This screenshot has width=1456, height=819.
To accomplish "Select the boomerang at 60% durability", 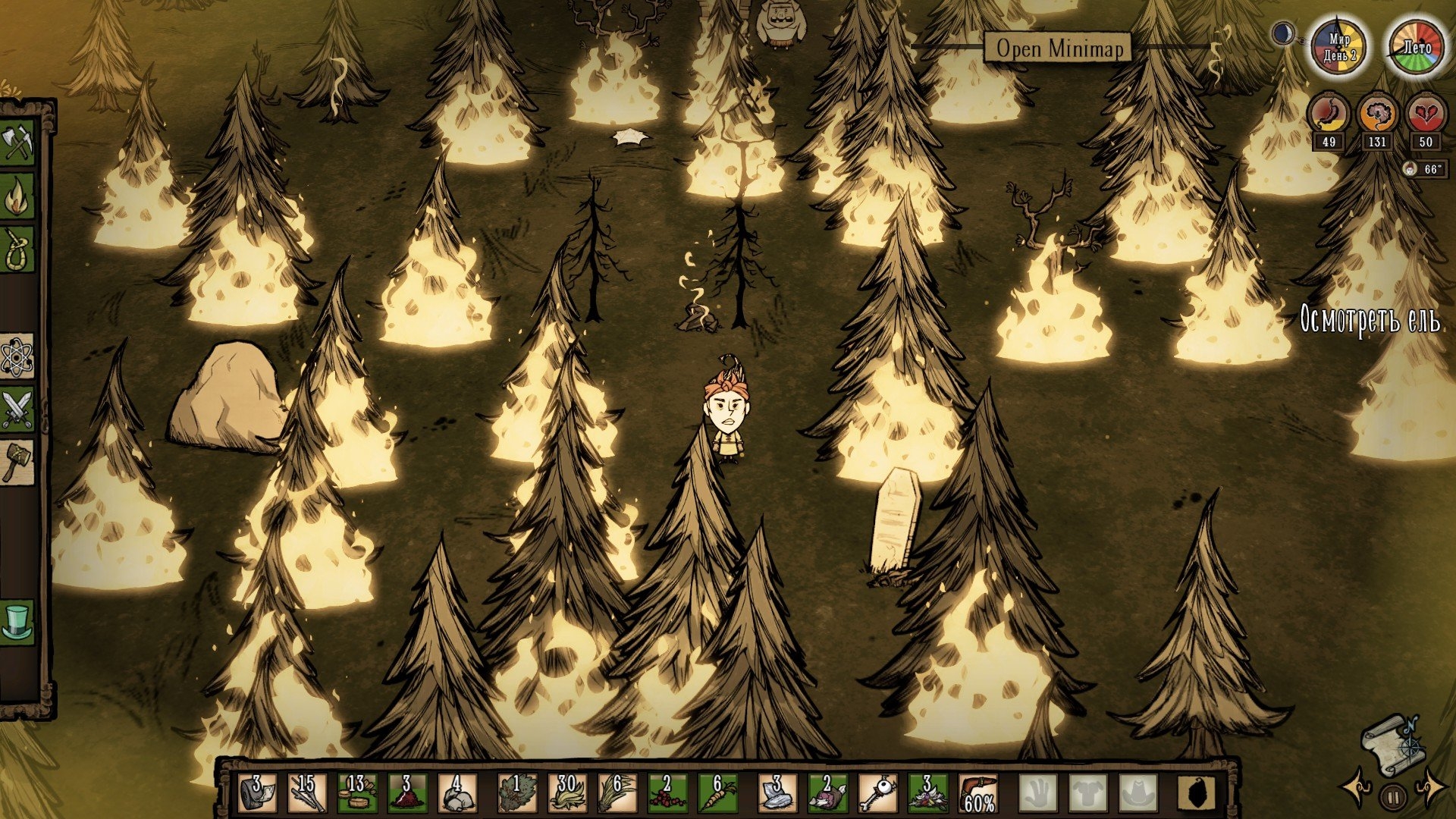I will click(977, 793).
